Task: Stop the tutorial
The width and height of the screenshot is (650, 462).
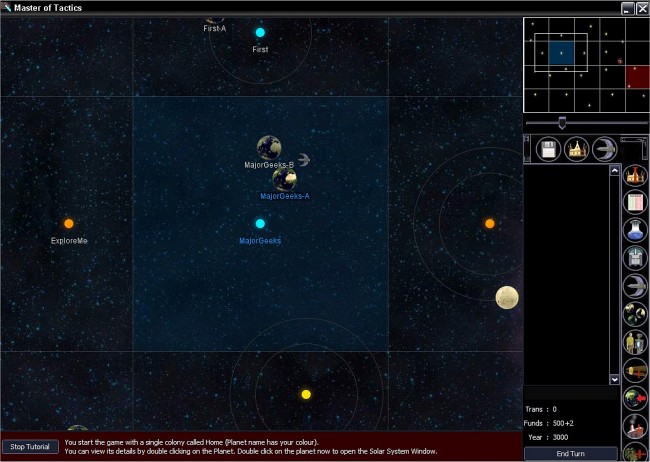Action: [x=30, y=447]
